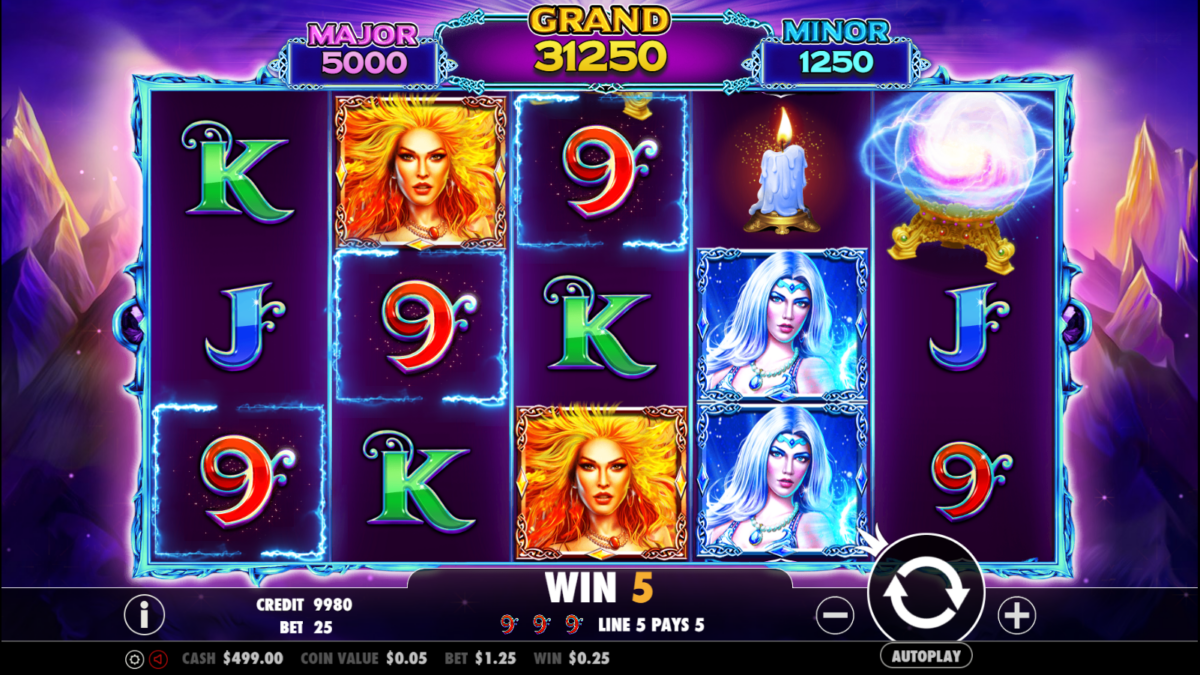Decrease the bet with the minus button
Screen dimensions: 1200x675
coord(835,616)
